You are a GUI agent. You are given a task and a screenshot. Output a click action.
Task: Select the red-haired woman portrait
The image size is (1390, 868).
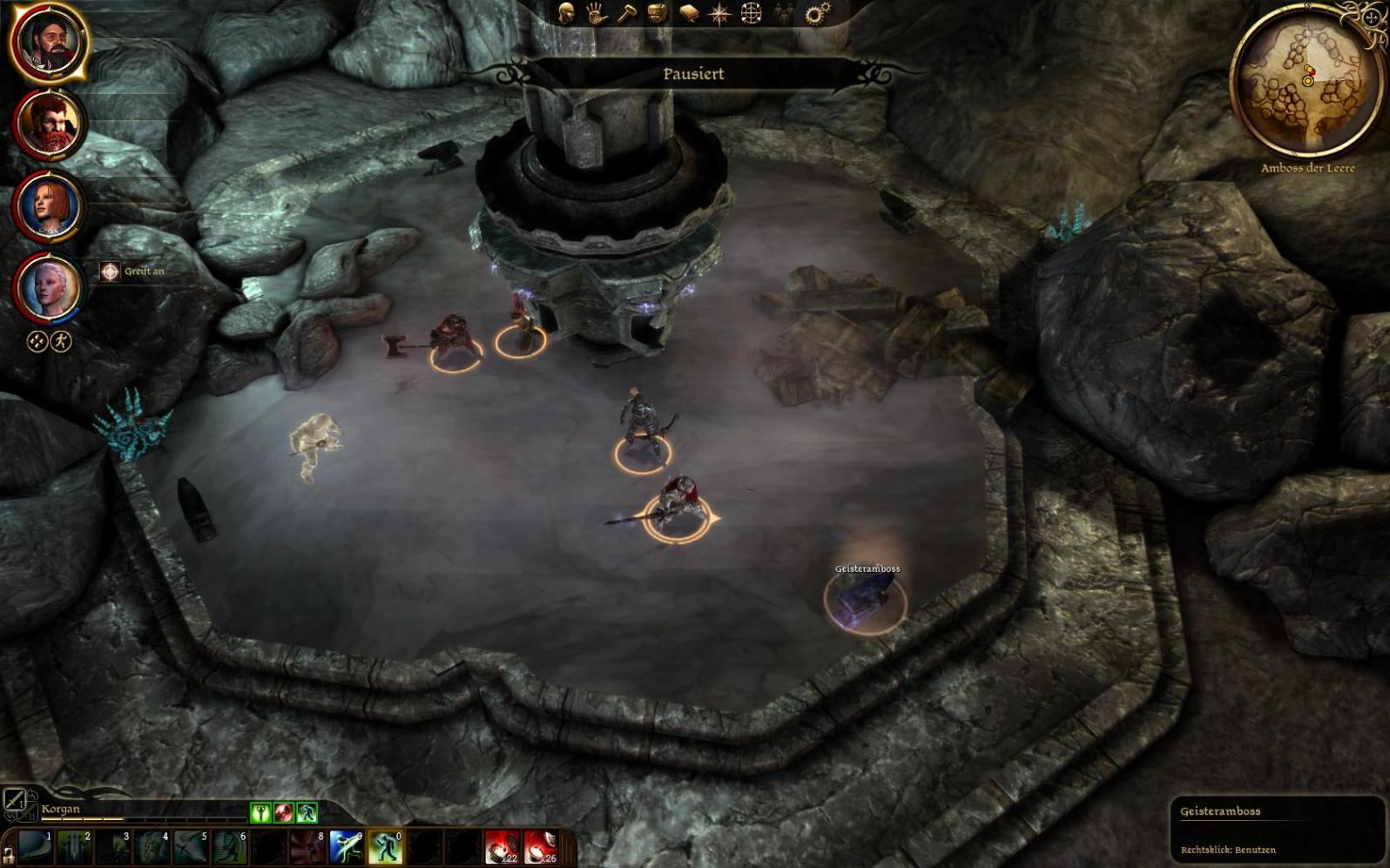pyautogui.click(x=49, y=206)
